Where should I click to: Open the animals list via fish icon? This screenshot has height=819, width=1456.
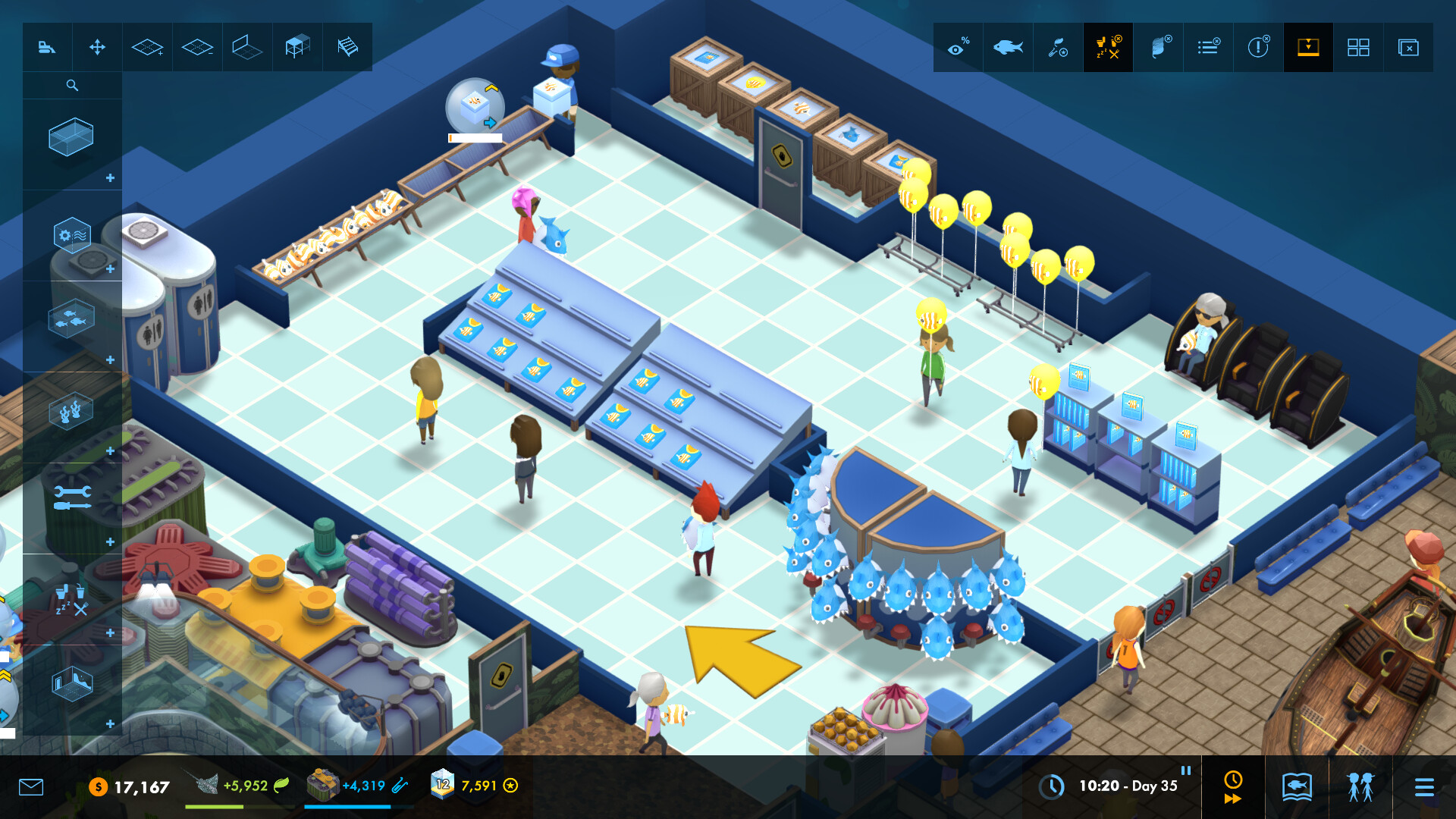tap(1007, 47)
